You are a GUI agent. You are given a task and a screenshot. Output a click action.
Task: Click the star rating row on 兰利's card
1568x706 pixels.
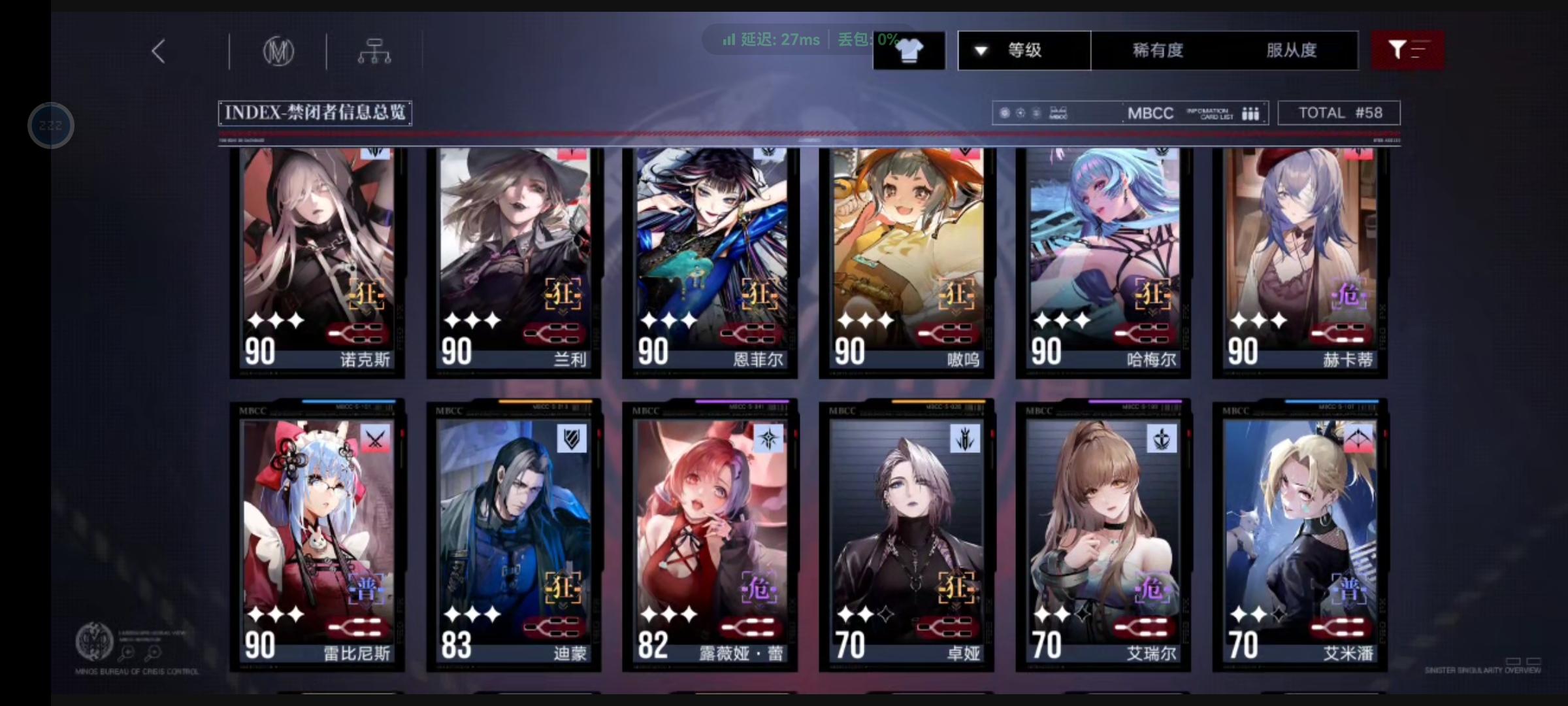point(474,320)
